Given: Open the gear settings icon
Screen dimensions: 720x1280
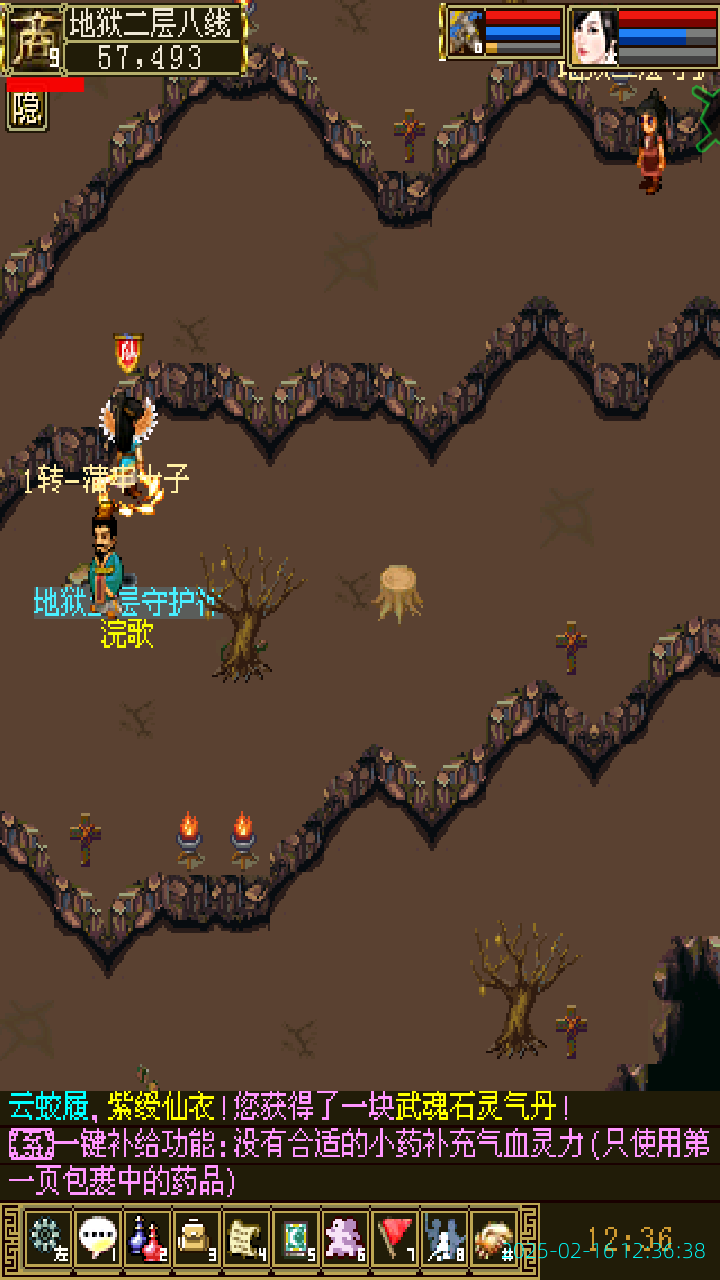Looking at the screenshot, I should (x=47, y=1239).
